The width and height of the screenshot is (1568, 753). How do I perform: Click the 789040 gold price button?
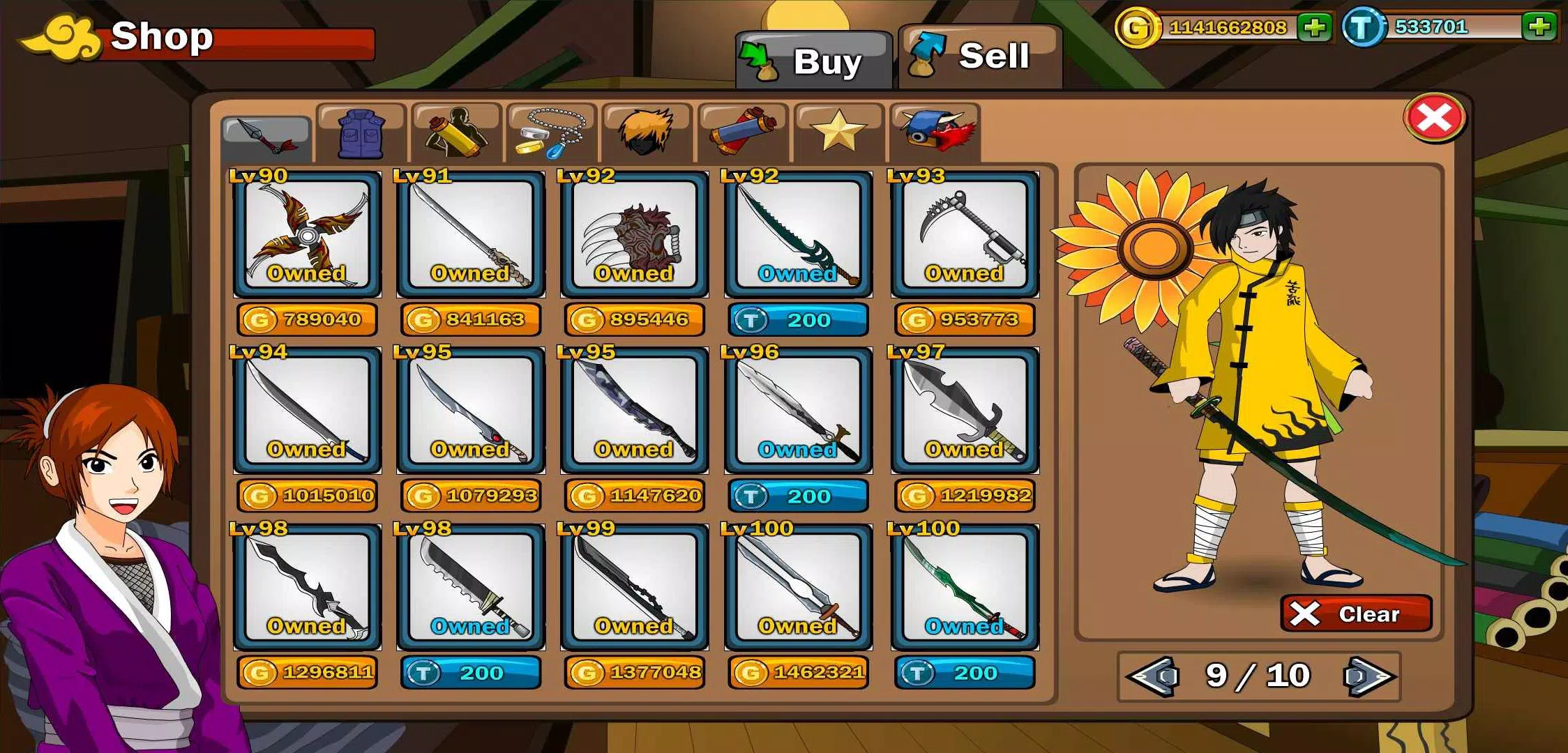(x=307, y=319)
